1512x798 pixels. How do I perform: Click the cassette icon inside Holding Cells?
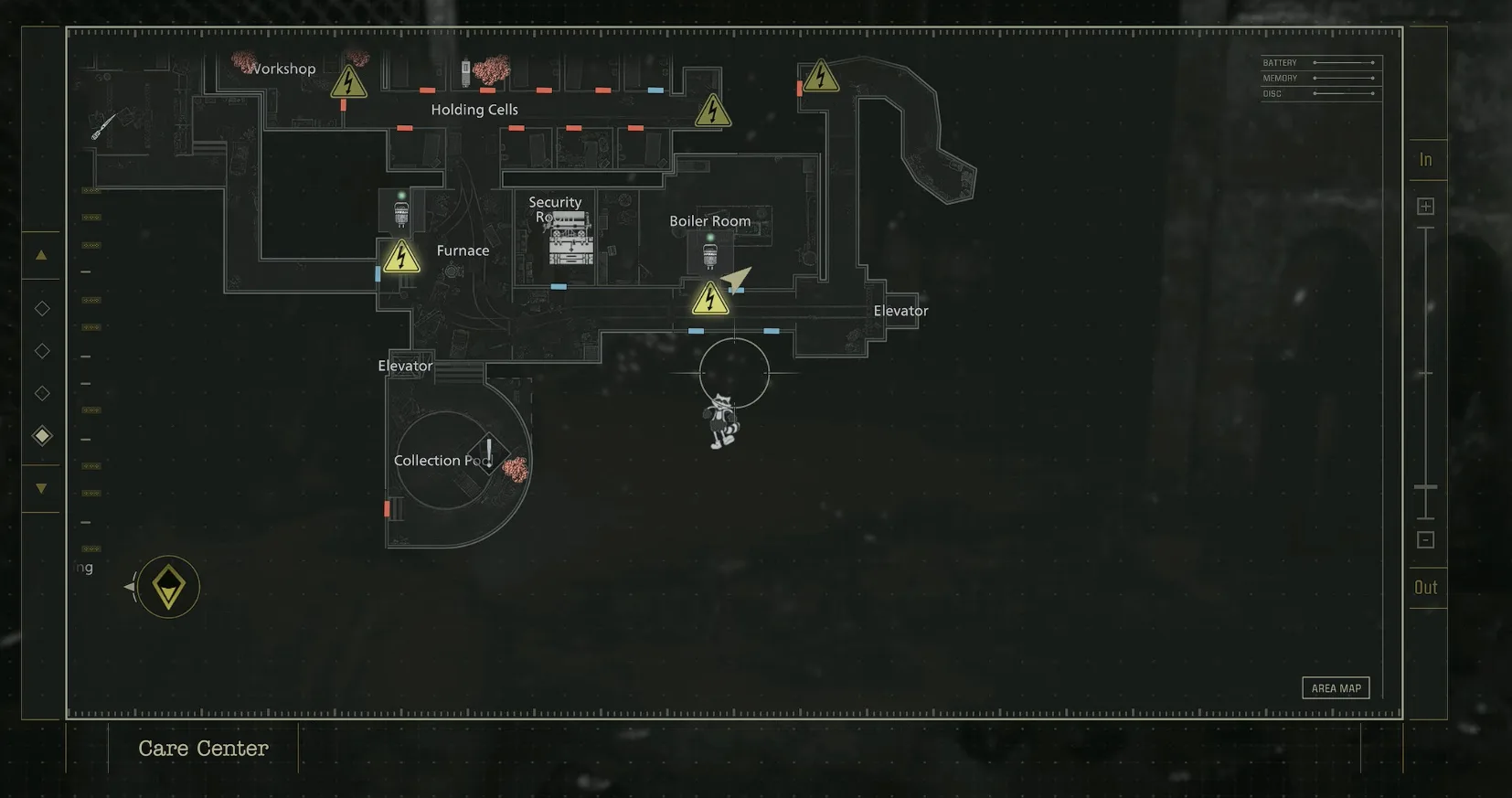tap(466, 73)
